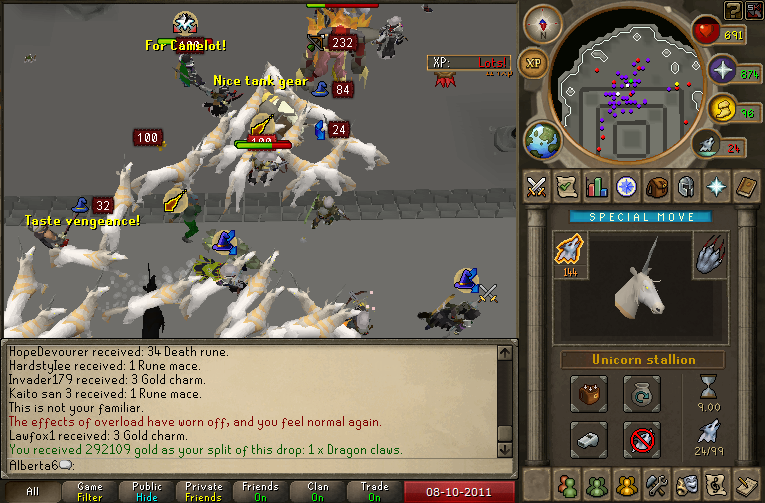Toggle the Public chat filter button
Screen dimensions: 765x503
[x=147, y=491]
